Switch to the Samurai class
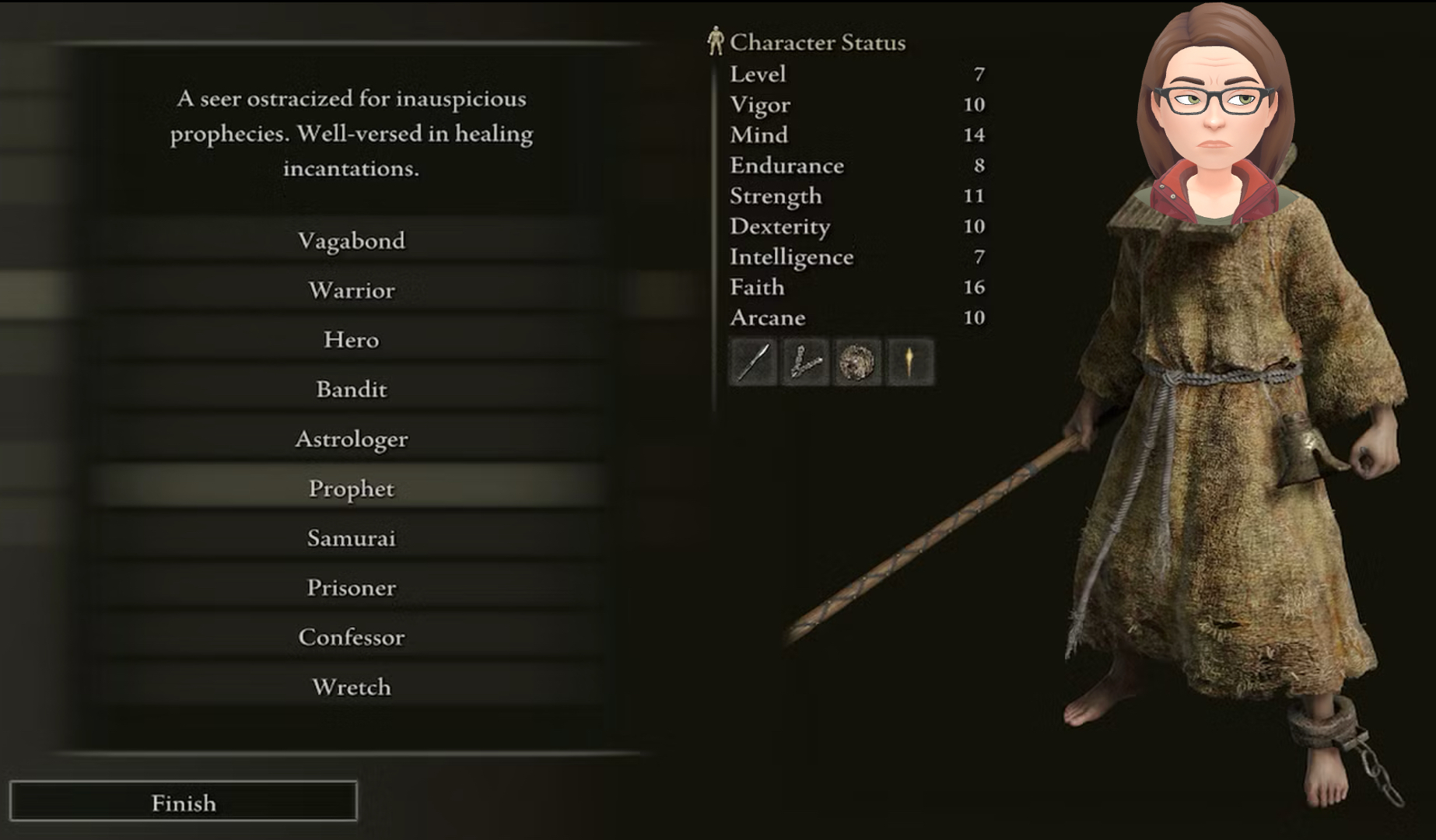 pos(351,538)
